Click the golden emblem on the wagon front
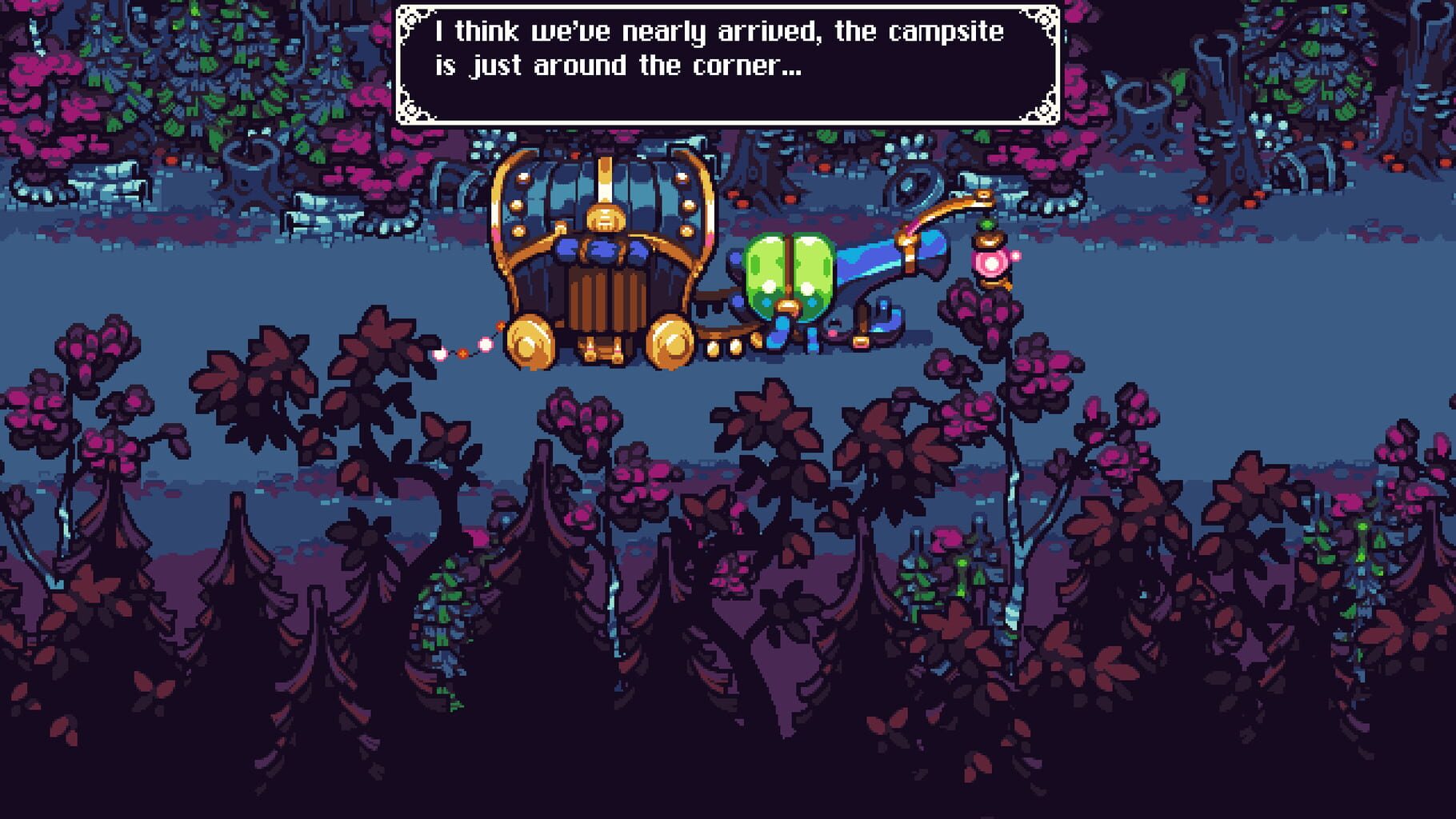Viewport: 1456px width, 819px height. coord(605,219)
